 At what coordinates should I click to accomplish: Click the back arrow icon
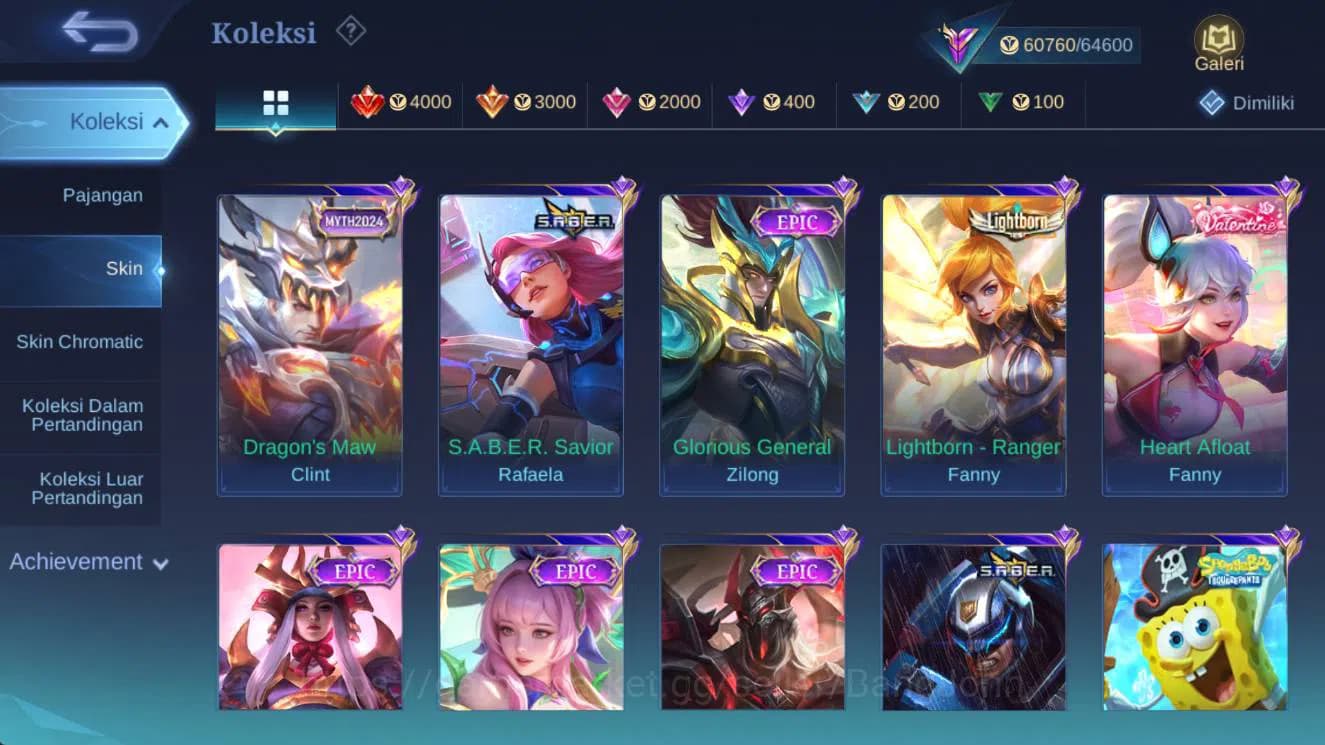pyautogui.click(x=95, y=32)
